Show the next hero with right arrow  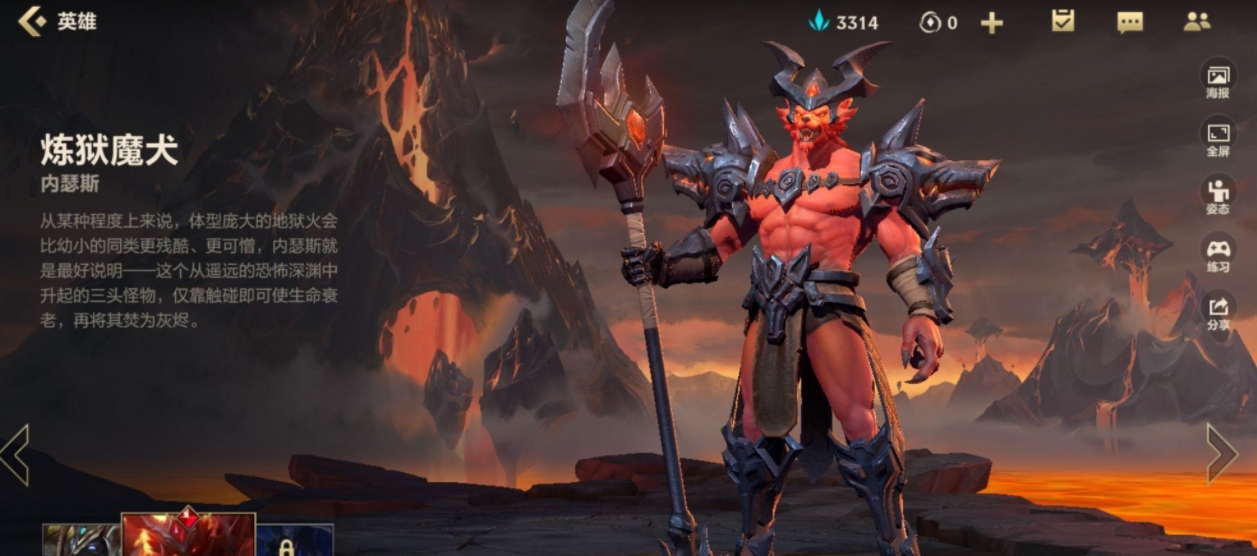[1222, 453]
